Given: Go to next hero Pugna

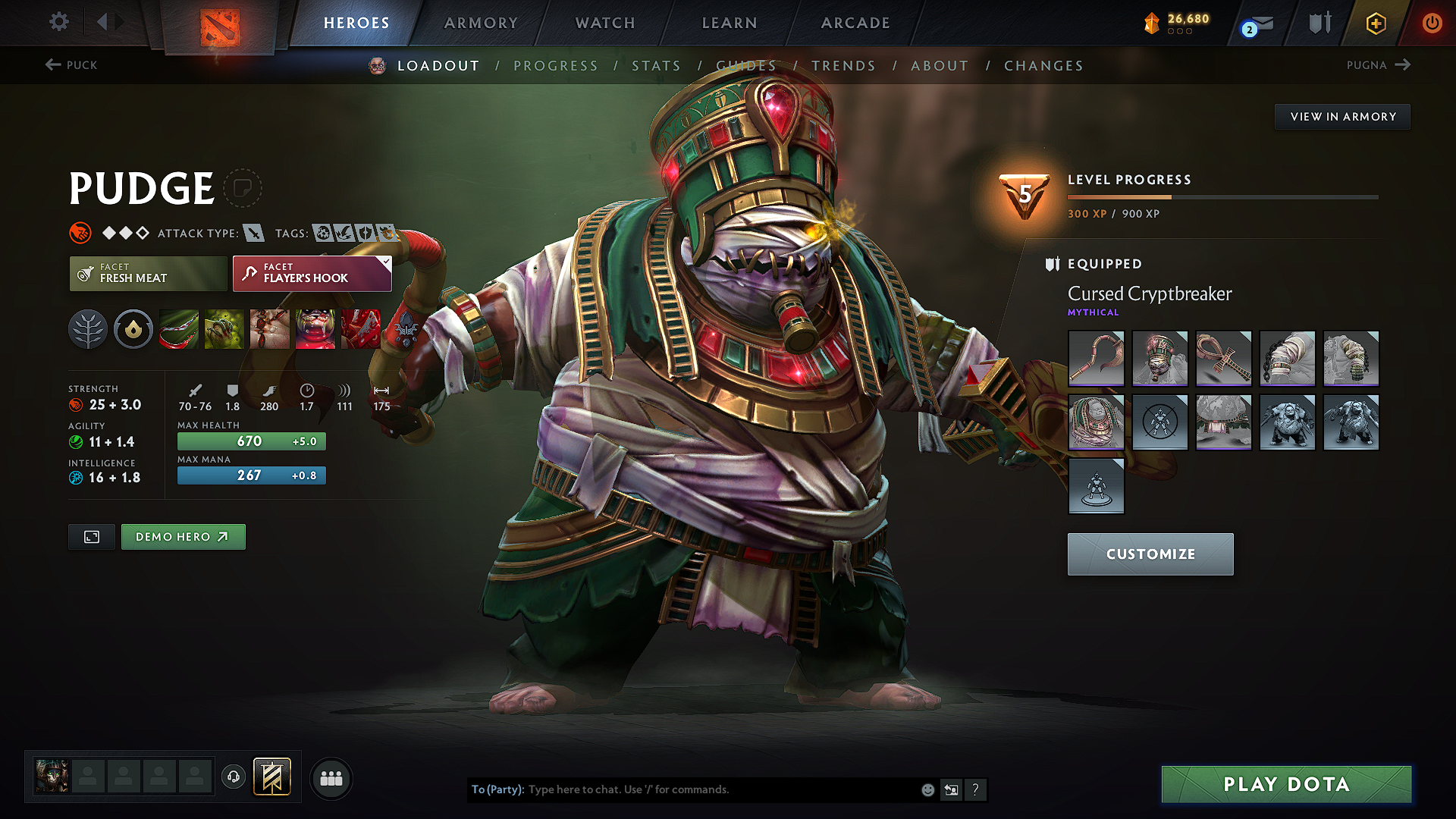Looking at the screenshot, I should (1378, 65).
